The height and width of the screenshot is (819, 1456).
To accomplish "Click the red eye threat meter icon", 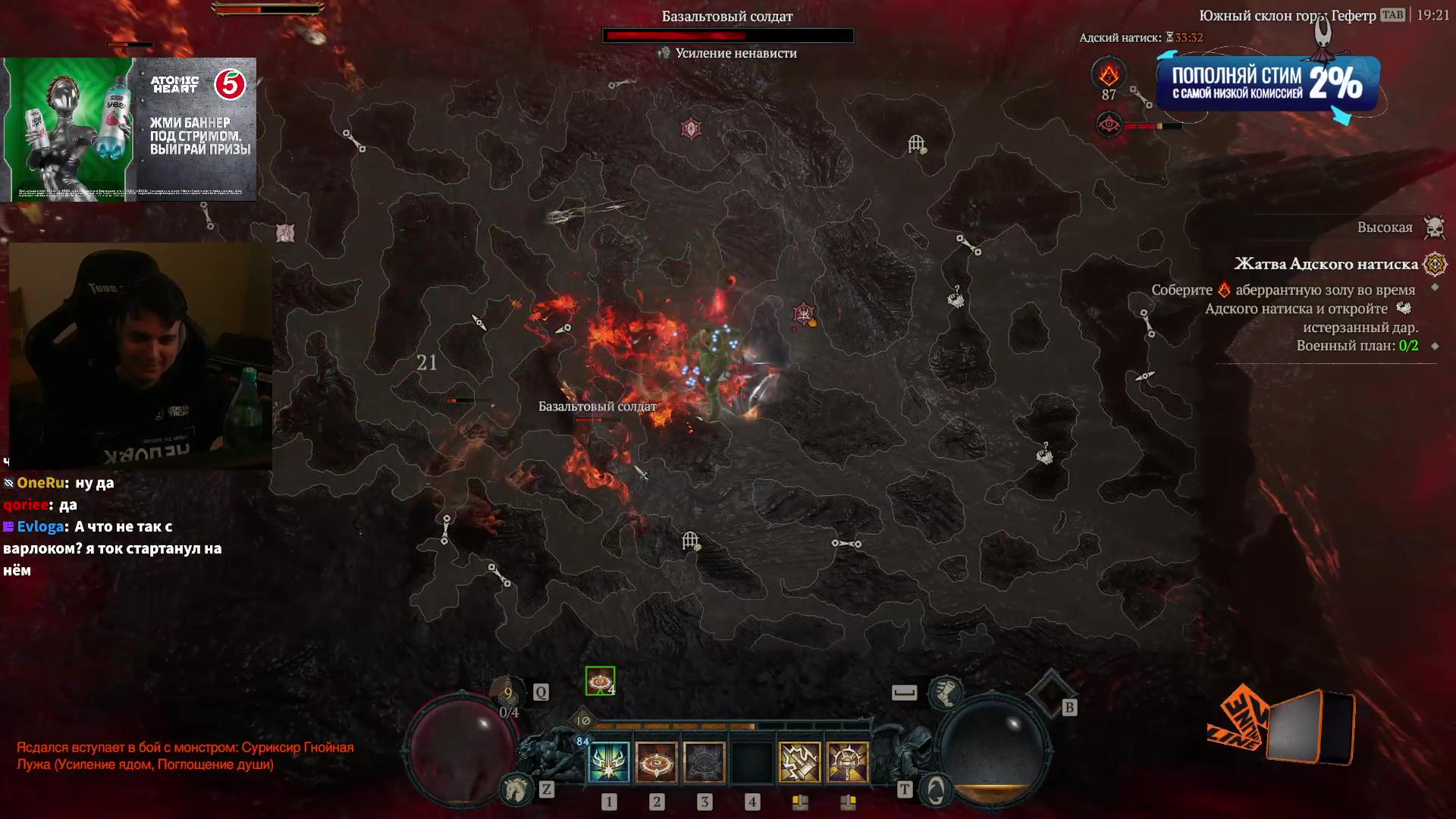I will click(1109, 124).
